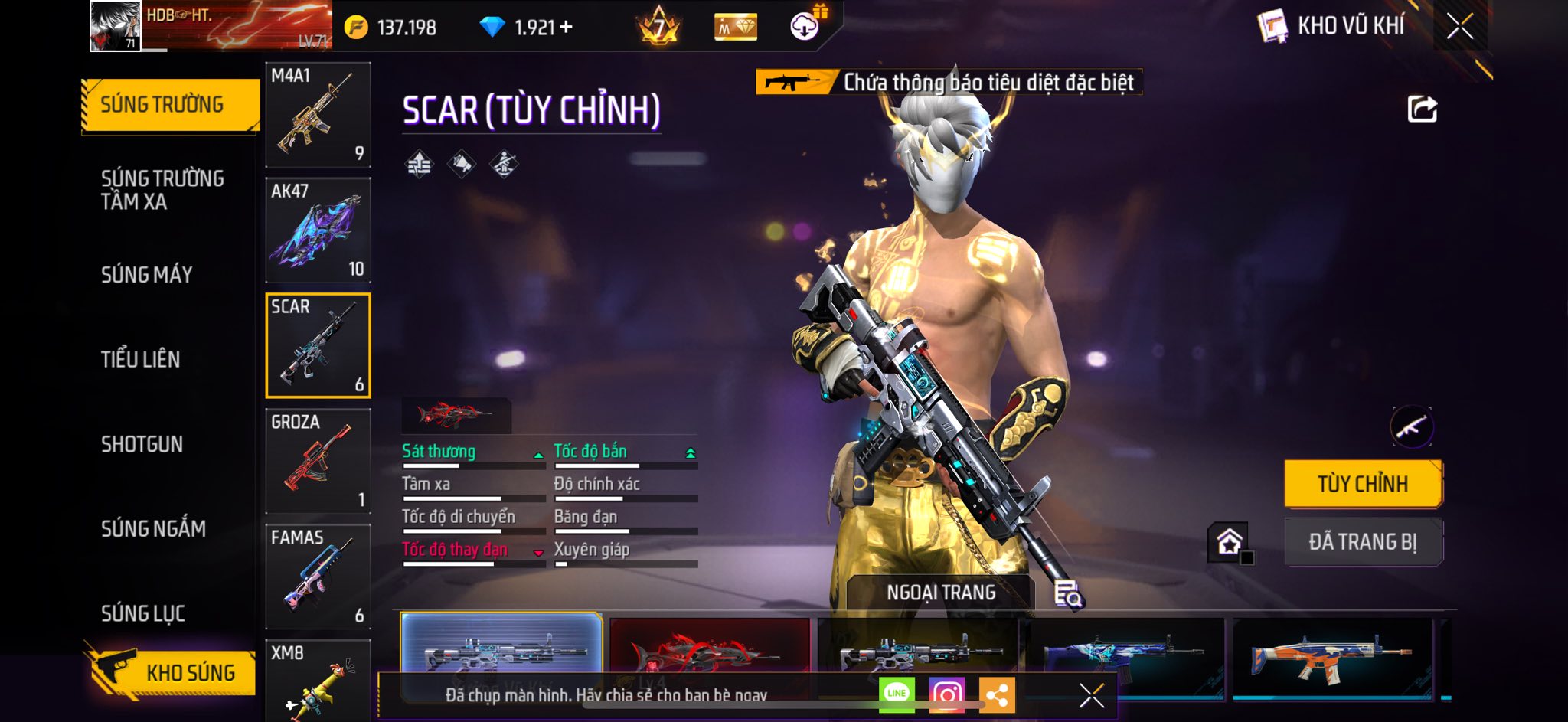Close the Kho Vũ Khí screen
Screen dimensions: 1568x722
[1460, 27]
